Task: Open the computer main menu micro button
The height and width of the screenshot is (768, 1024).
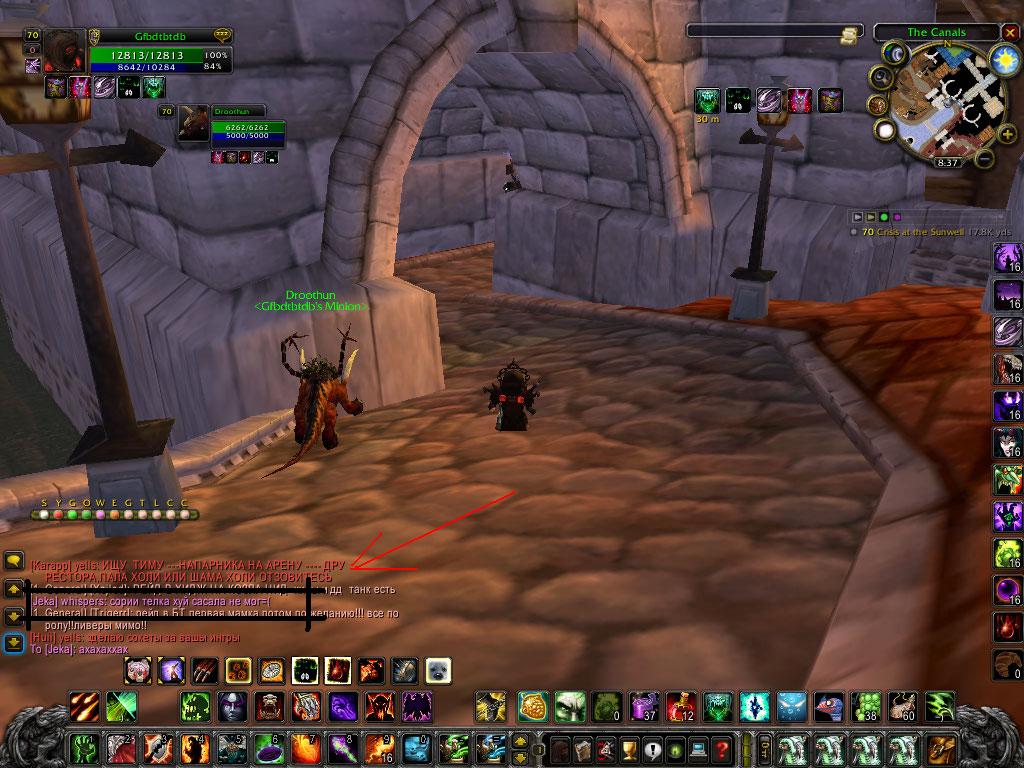Action: click(699, 748)
